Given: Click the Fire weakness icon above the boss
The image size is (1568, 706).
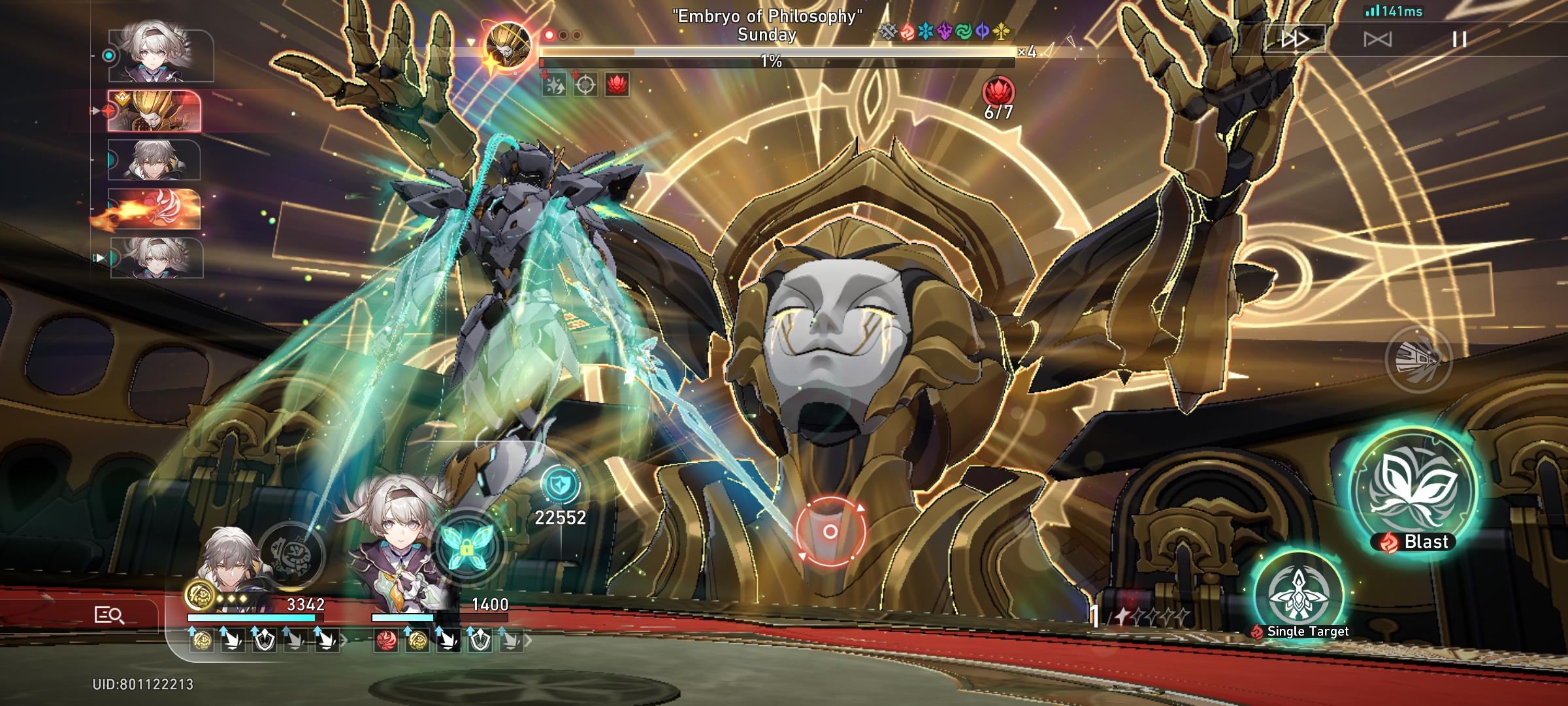Looking at the screenshot, I should point(907,31).
